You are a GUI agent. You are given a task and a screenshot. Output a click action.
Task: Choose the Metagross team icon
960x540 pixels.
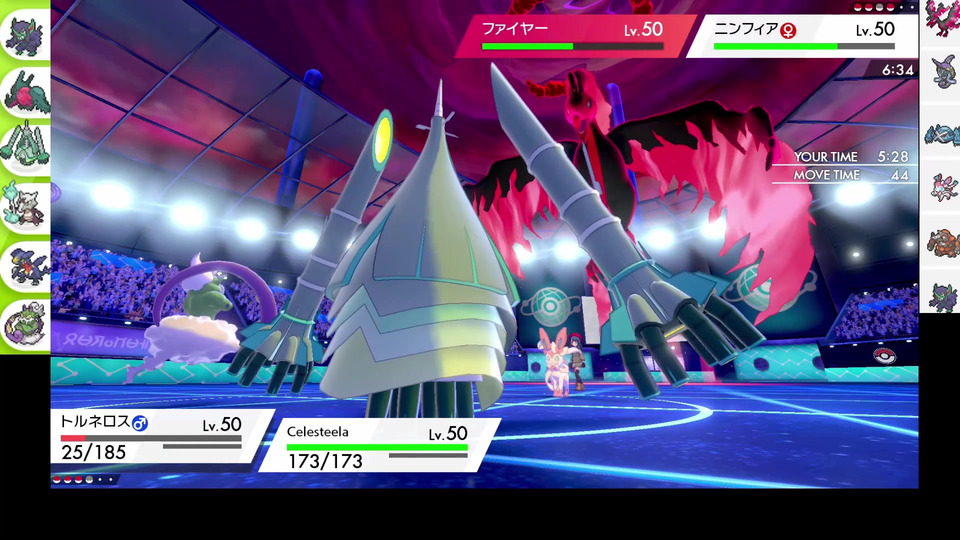tap(940, 134)
